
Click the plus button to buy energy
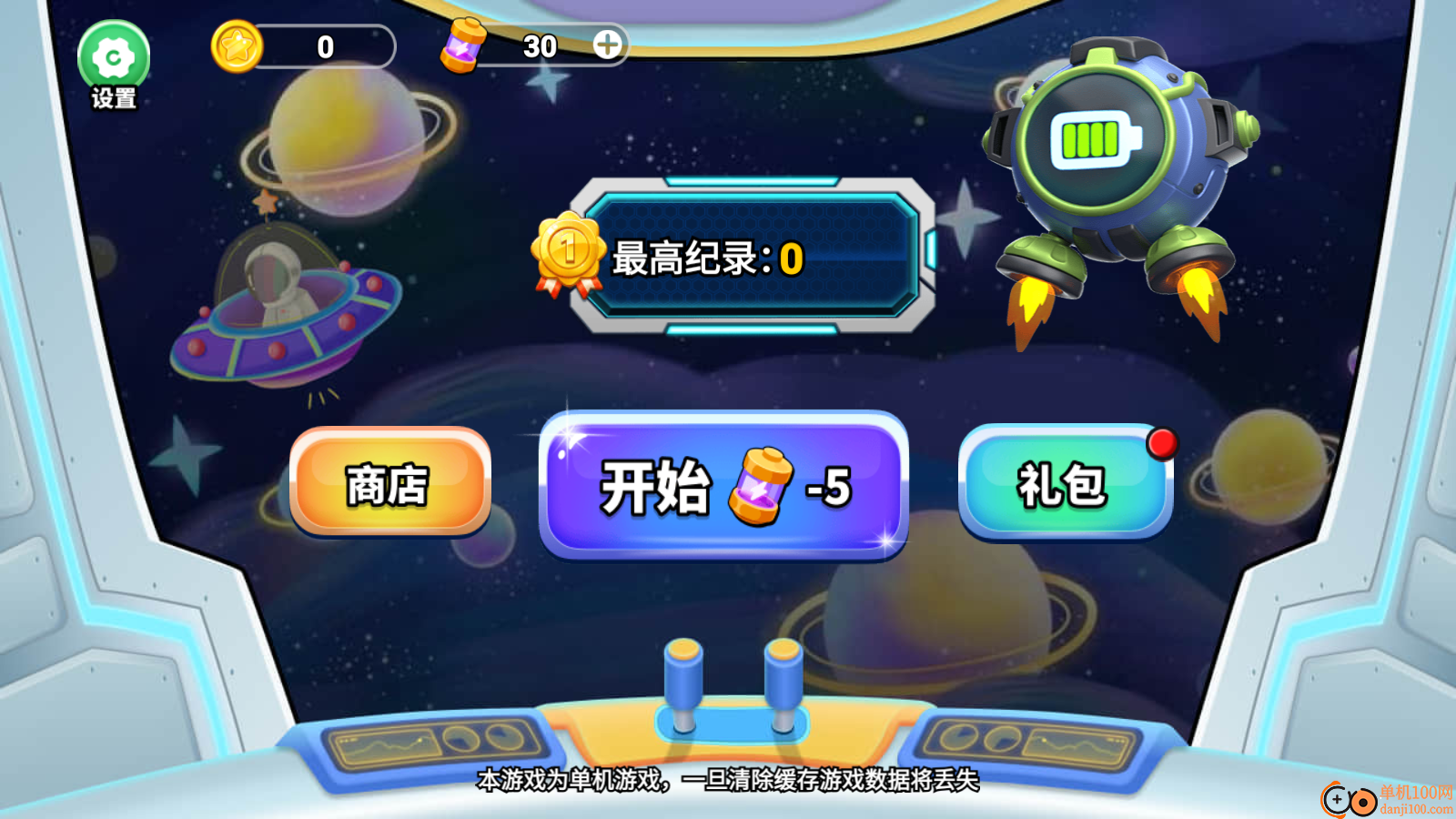(608, 45)
